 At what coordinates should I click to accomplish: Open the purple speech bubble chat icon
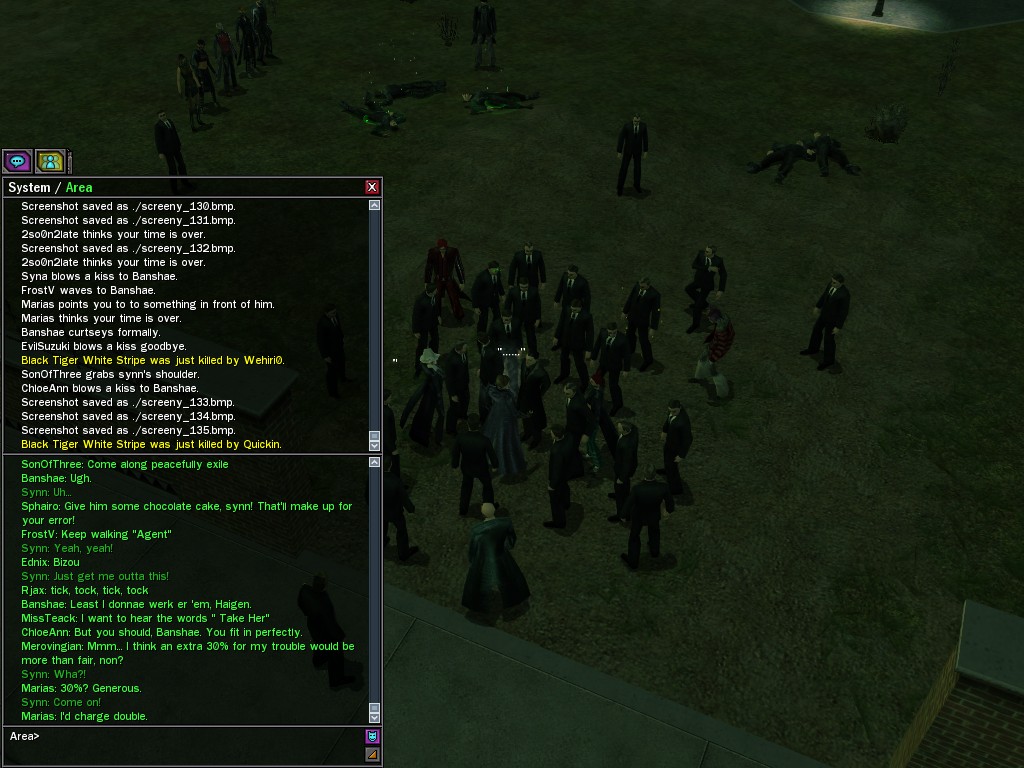[17, 161]
